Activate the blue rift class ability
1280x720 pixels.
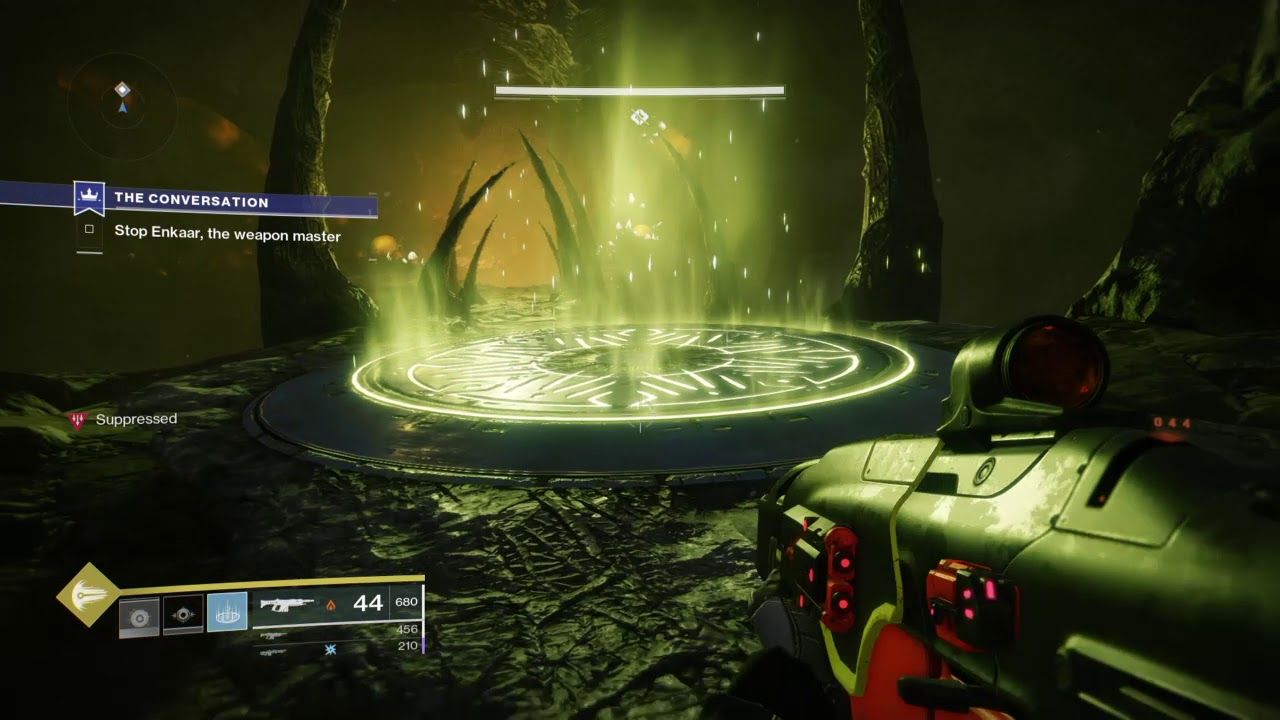pyautogui.click(x=227, y=613)
